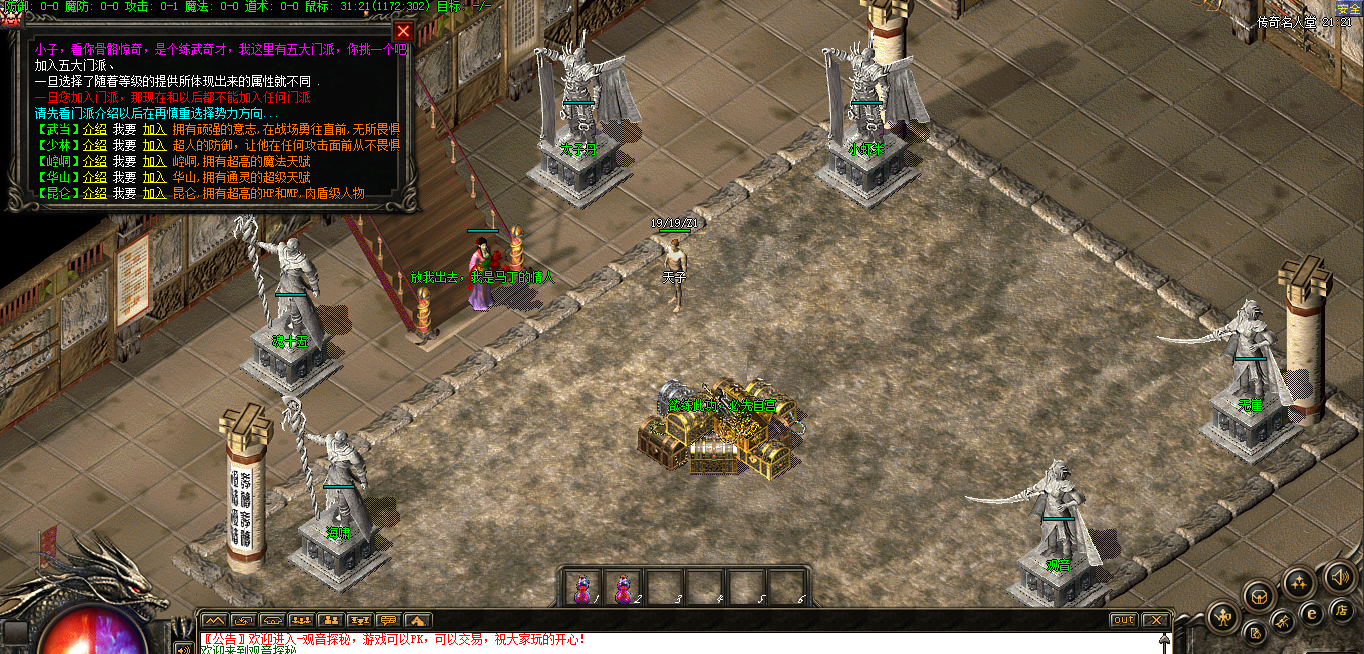Click the mountain peak toolbar button
Viewport: 1364px width, 654px height.
pos(214,620)
